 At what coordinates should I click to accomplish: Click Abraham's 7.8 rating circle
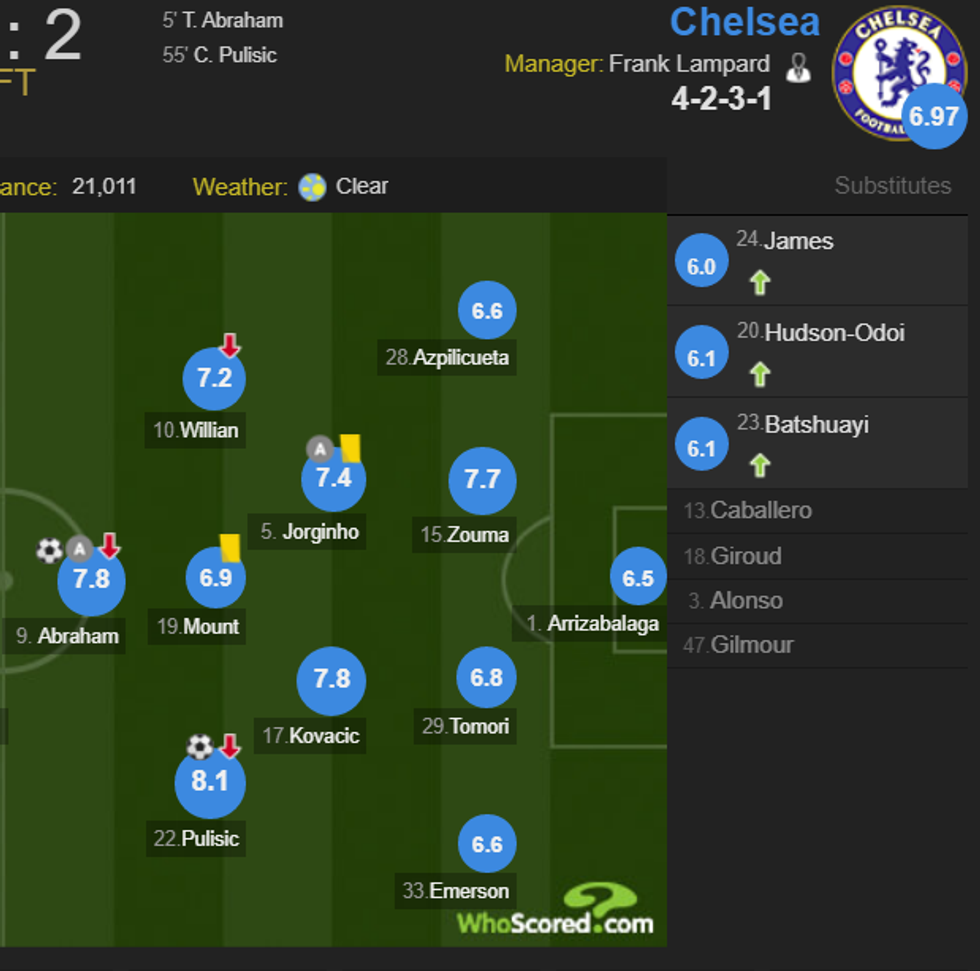(x=91, y=580)
